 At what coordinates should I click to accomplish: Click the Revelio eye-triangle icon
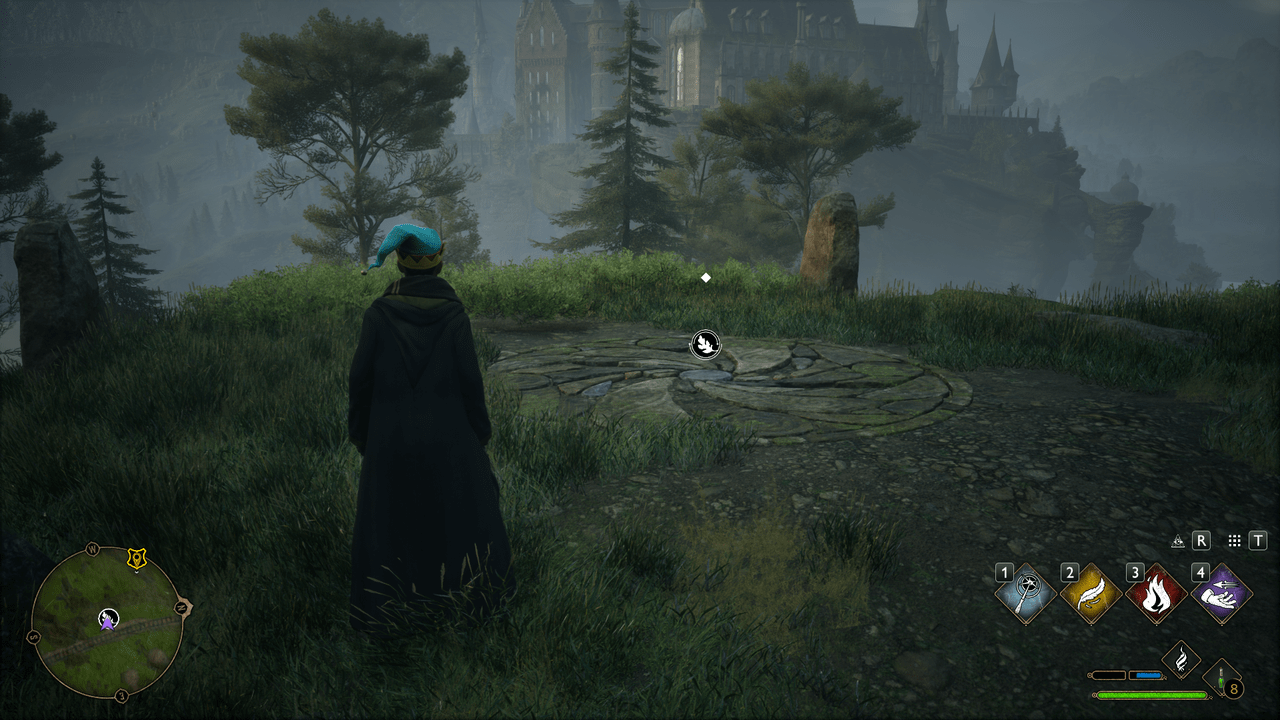coord(1178,541)
